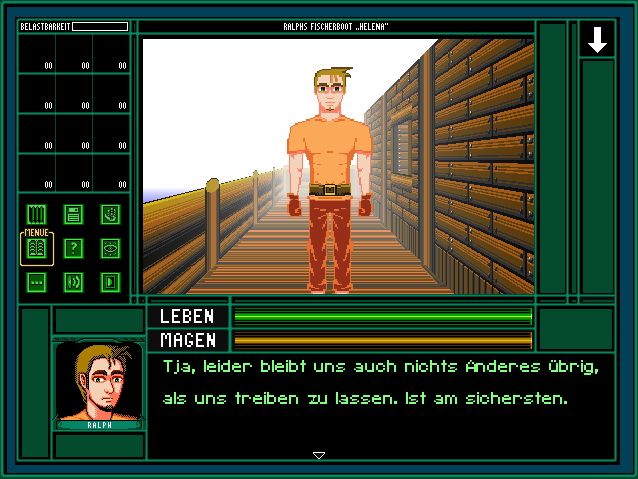Click the question mark help icon
This screenshot has height=479, width=638.
coord(73,248)
